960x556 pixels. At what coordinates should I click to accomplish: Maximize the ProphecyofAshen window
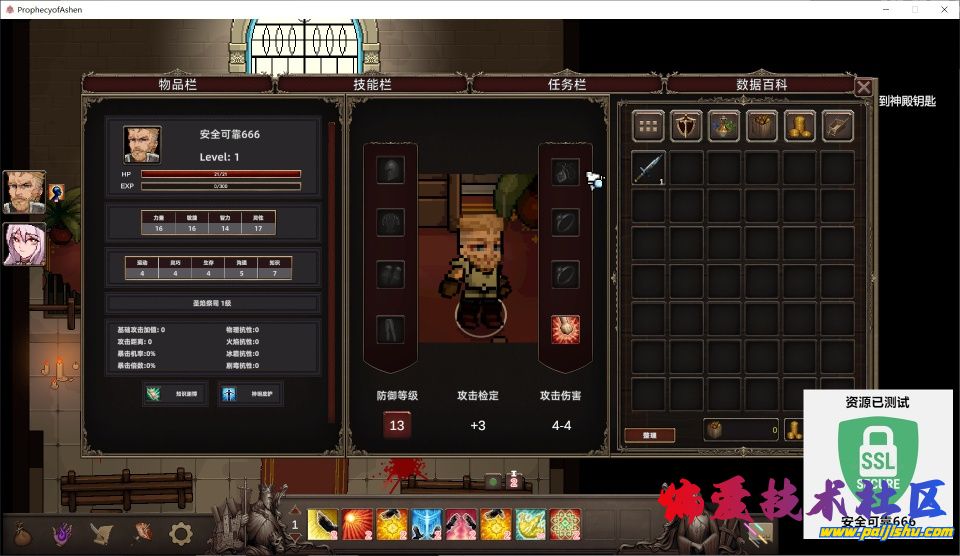913,9
